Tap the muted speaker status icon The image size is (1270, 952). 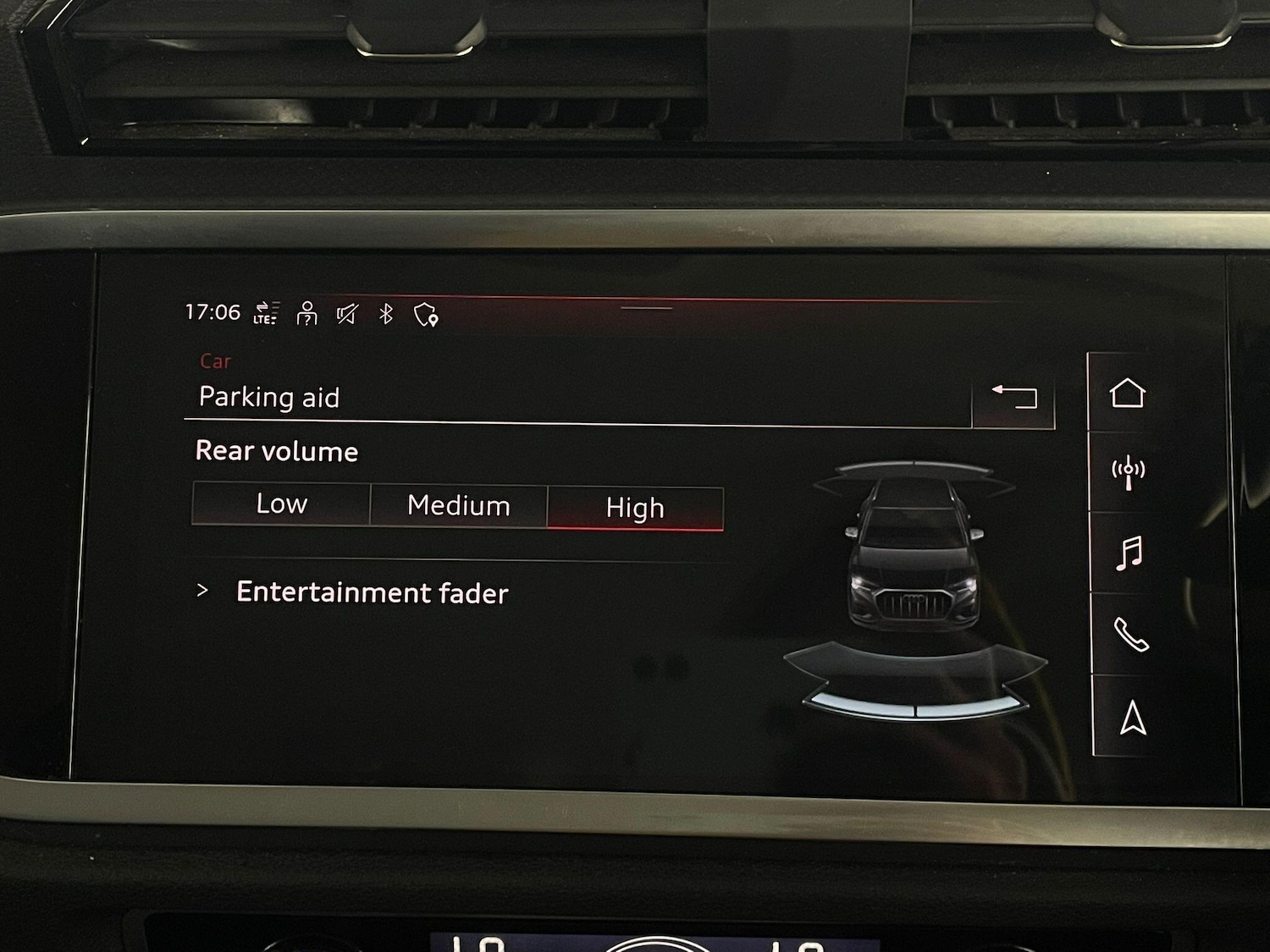click(347, 315)
